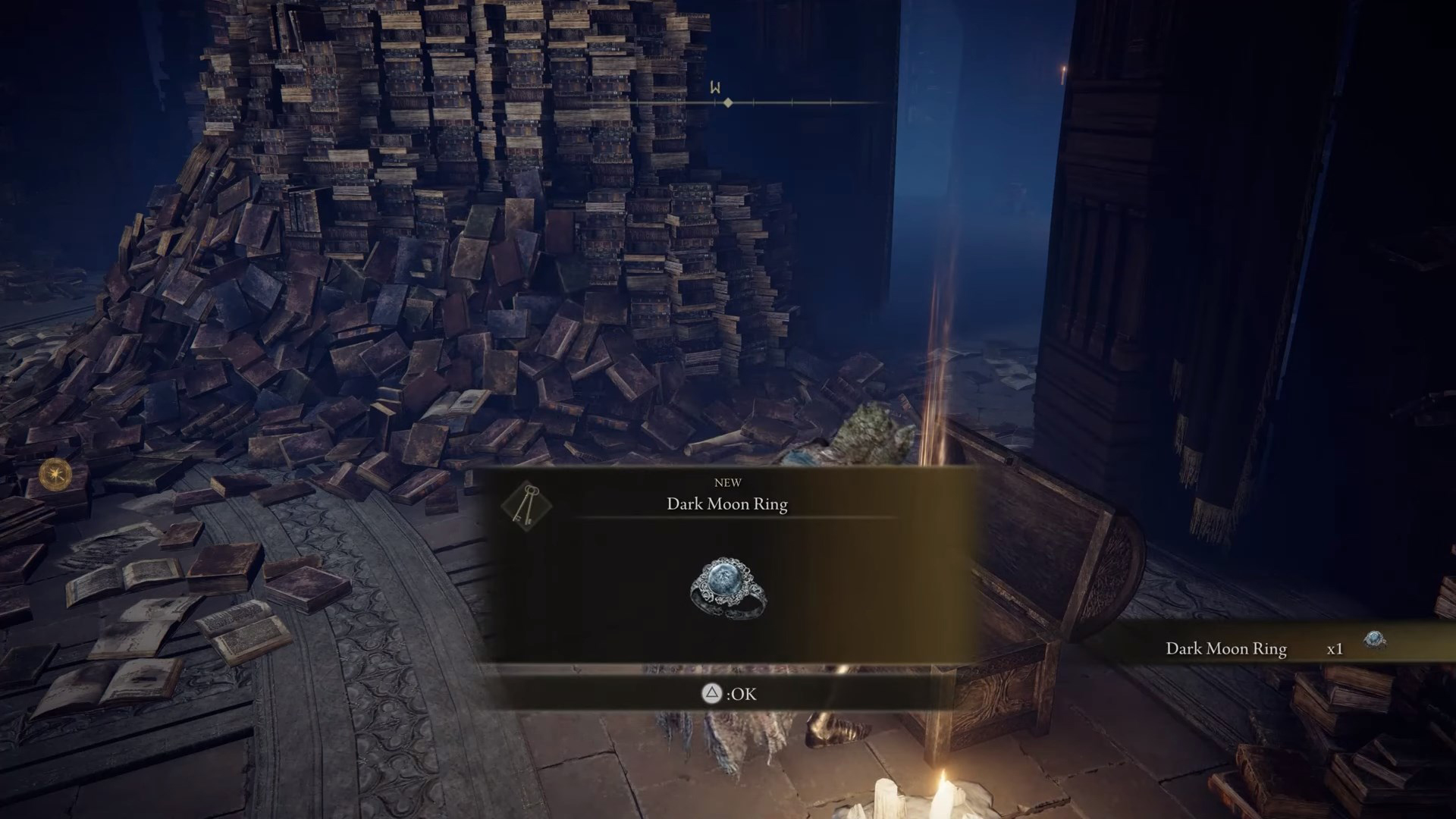Click the compass bar's W heading marker
1456x819 pixels.
715,88
